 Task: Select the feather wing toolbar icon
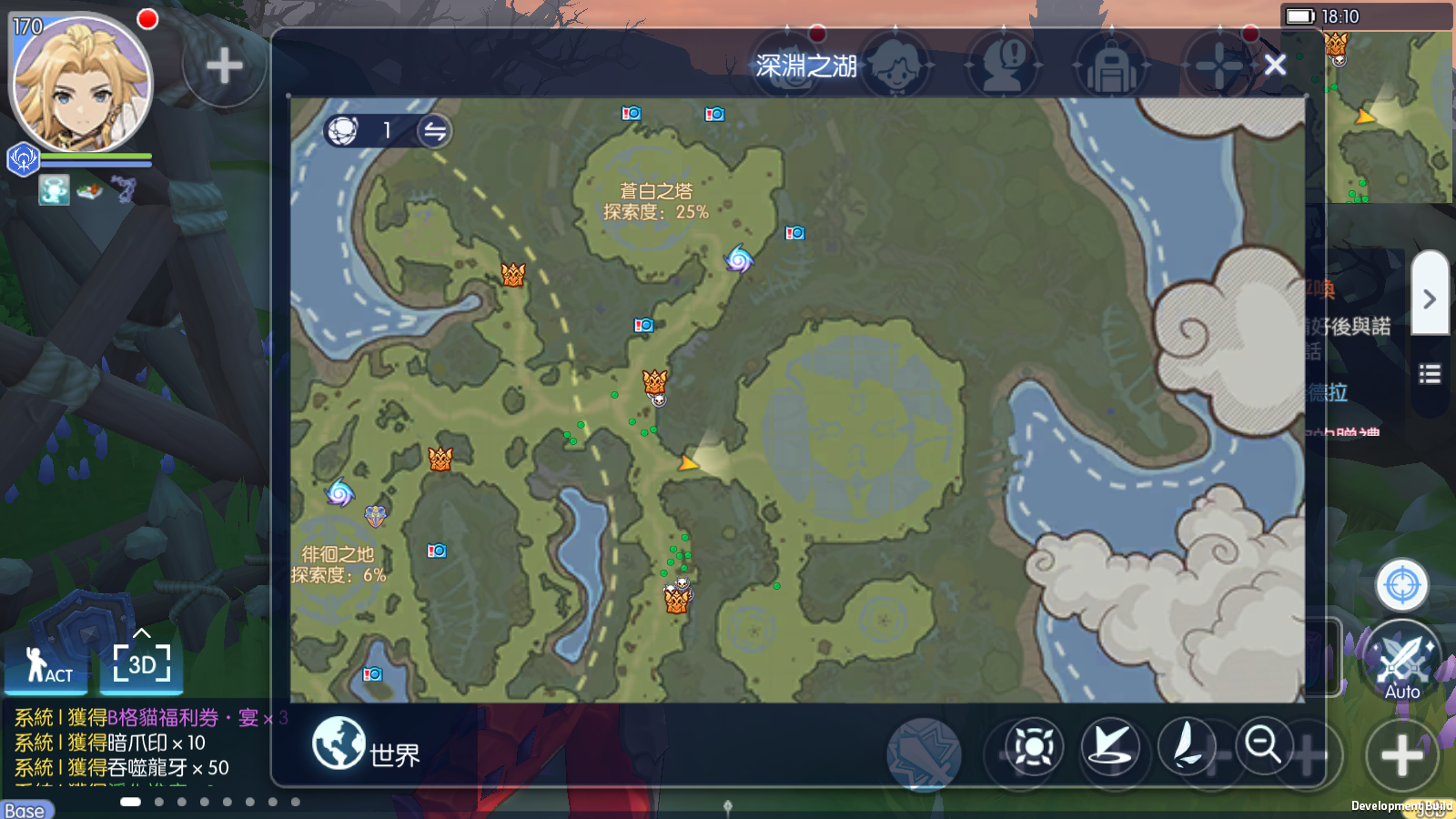(1187, 745)
